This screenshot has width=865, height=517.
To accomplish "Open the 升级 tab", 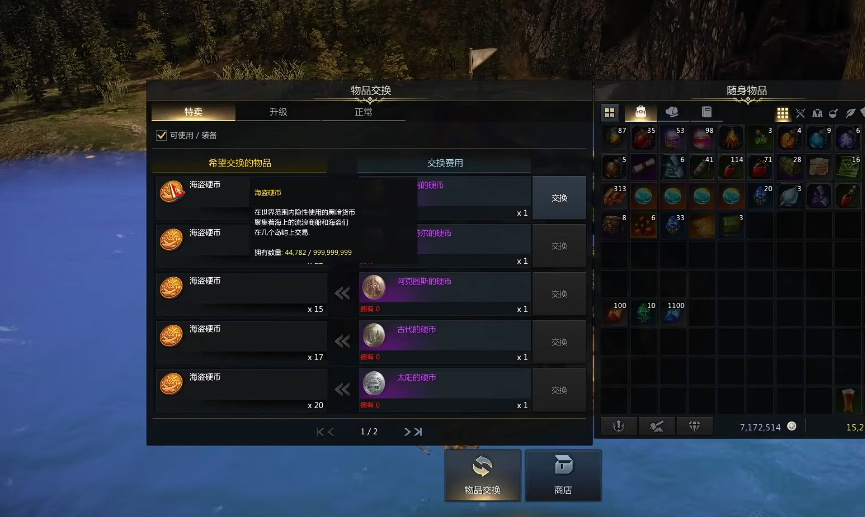I will tap(278, 113).
